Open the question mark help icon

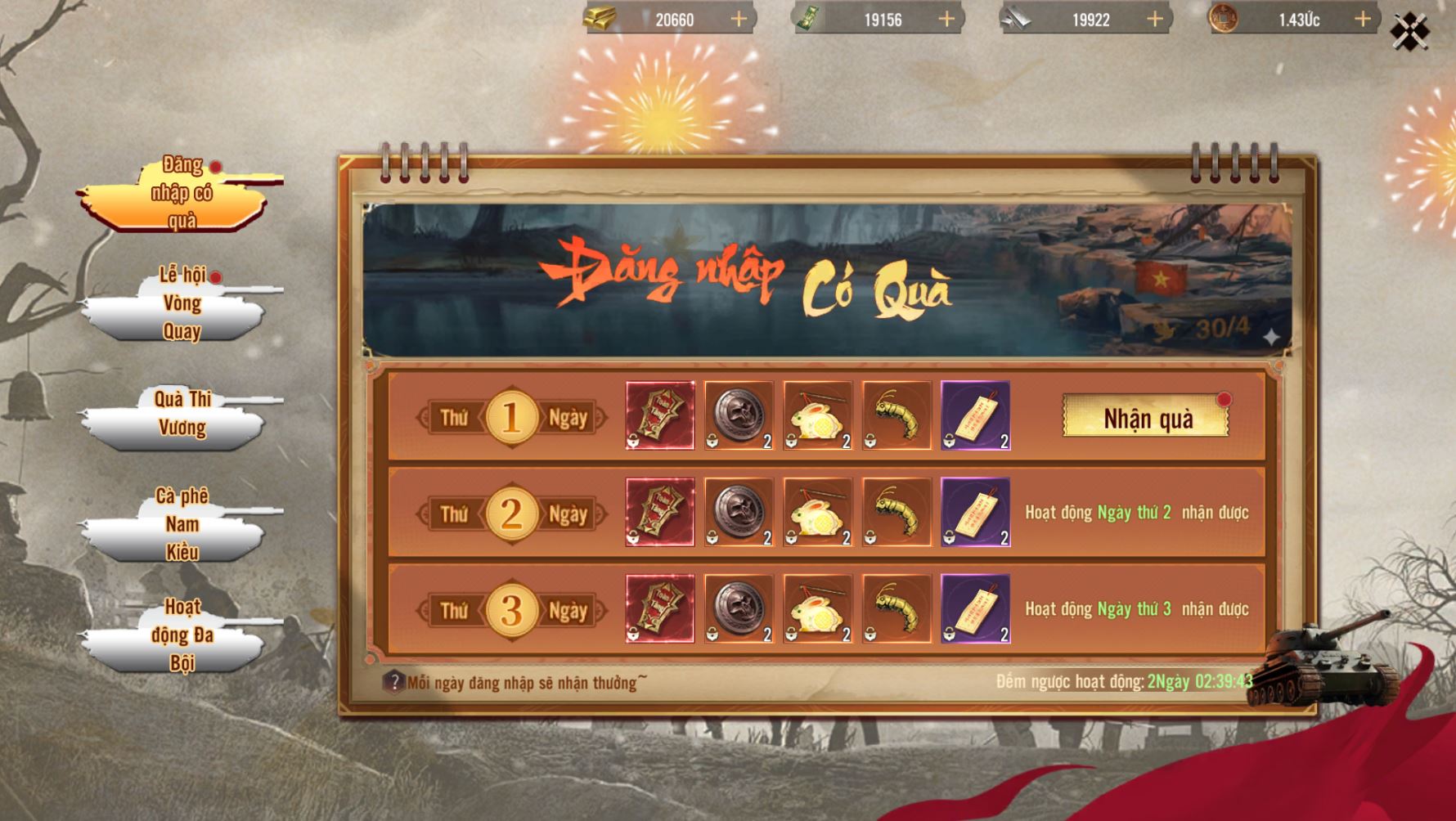tap(394, 682)
